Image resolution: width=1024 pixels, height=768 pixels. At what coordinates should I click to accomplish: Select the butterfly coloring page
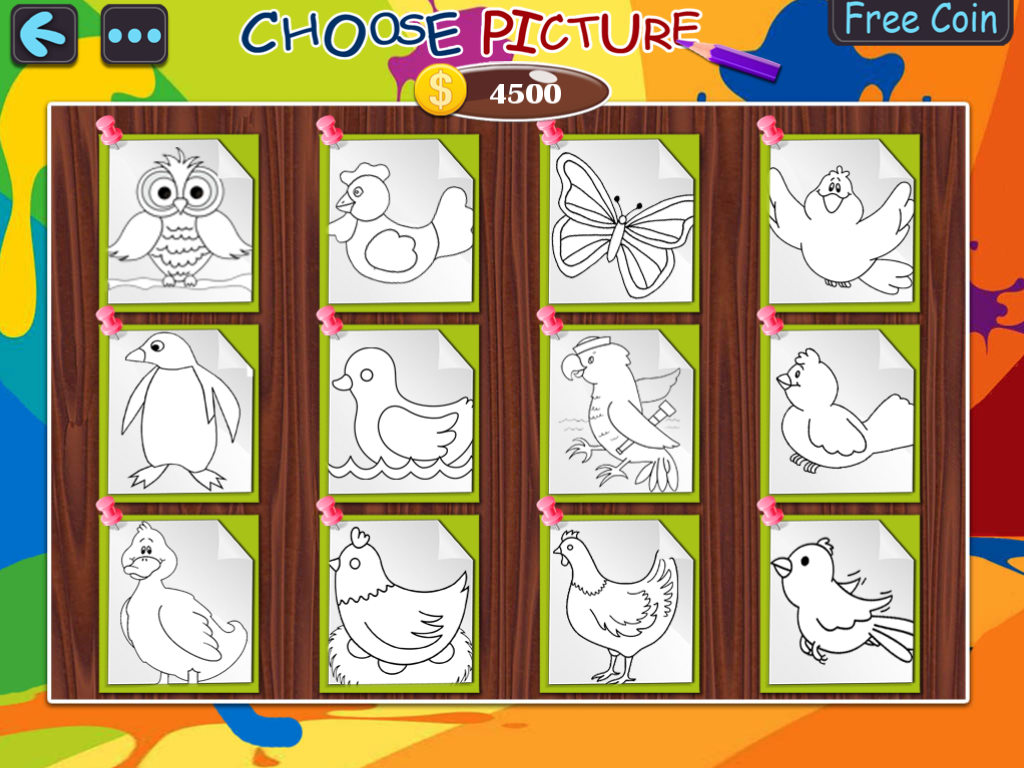(x=620, y=222)
